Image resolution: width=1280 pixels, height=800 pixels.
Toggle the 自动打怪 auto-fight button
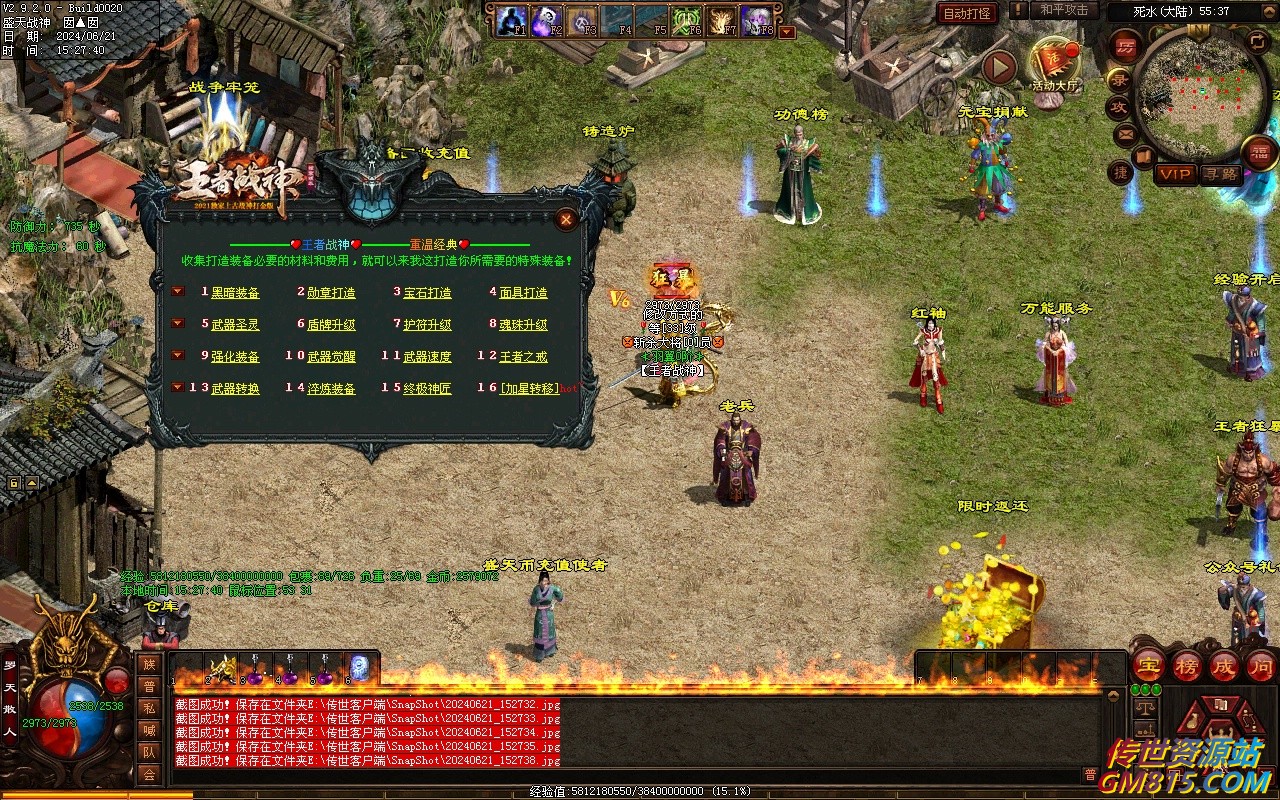click(x=967, y=13)
